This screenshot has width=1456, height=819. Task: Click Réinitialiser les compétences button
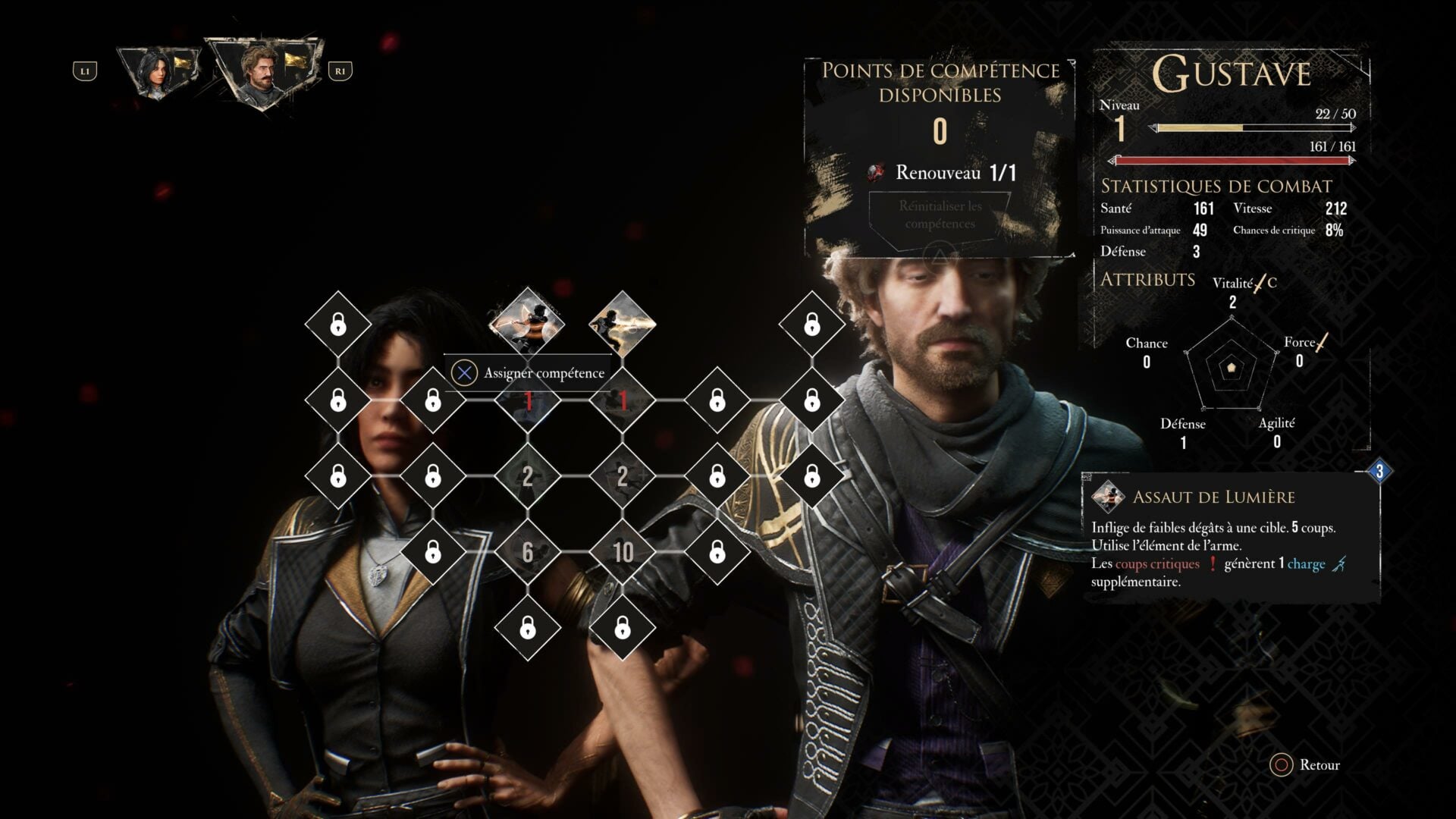[x=940, y=215]
